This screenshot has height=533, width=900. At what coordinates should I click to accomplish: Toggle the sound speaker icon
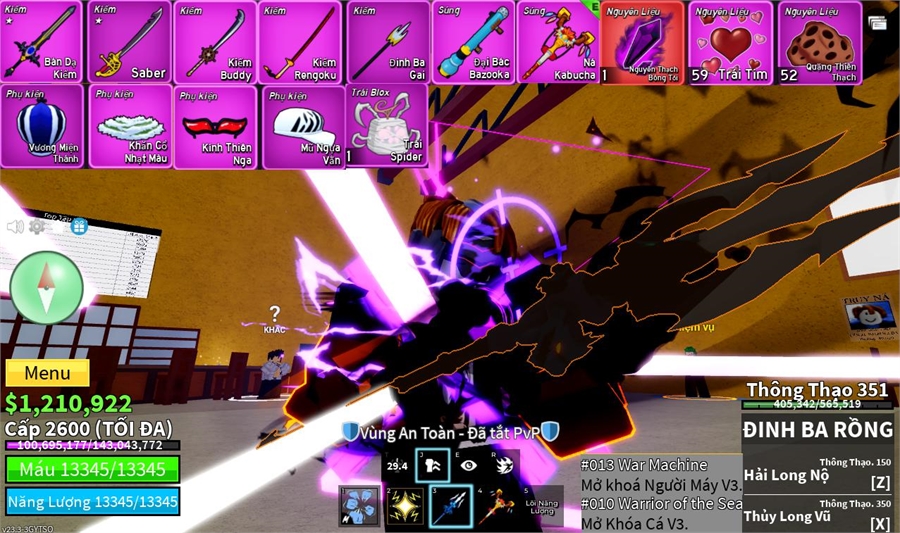[15, 227]
